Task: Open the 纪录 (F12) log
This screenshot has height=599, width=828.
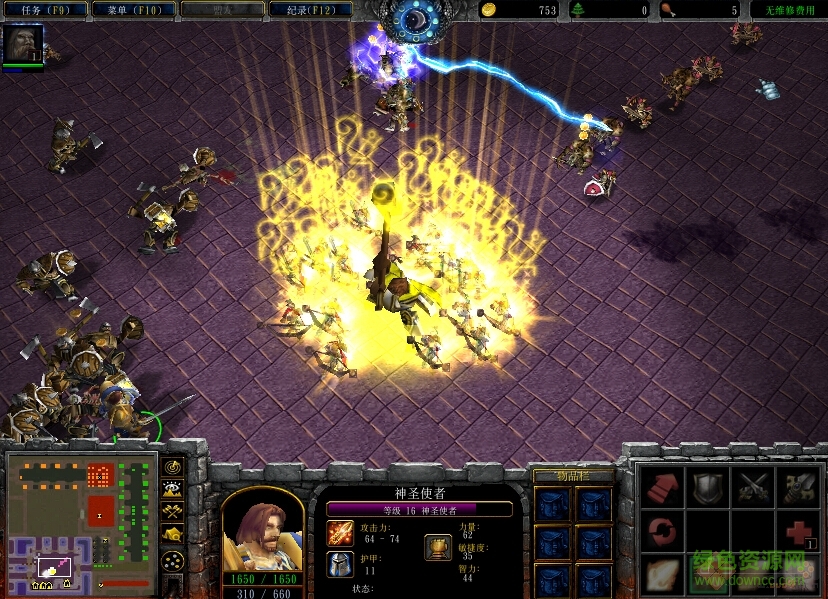Action: (x=311, y=10)
